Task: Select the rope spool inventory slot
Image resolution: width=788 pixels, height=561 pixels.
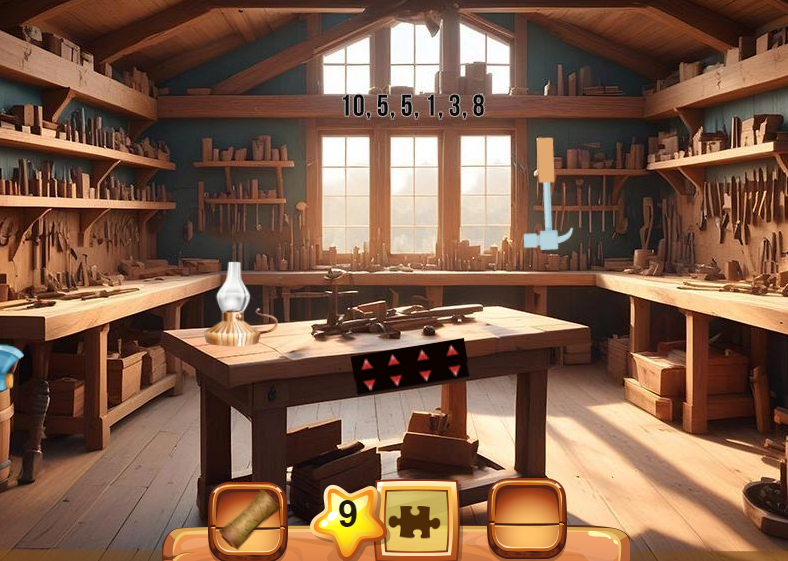Action: 247,519
